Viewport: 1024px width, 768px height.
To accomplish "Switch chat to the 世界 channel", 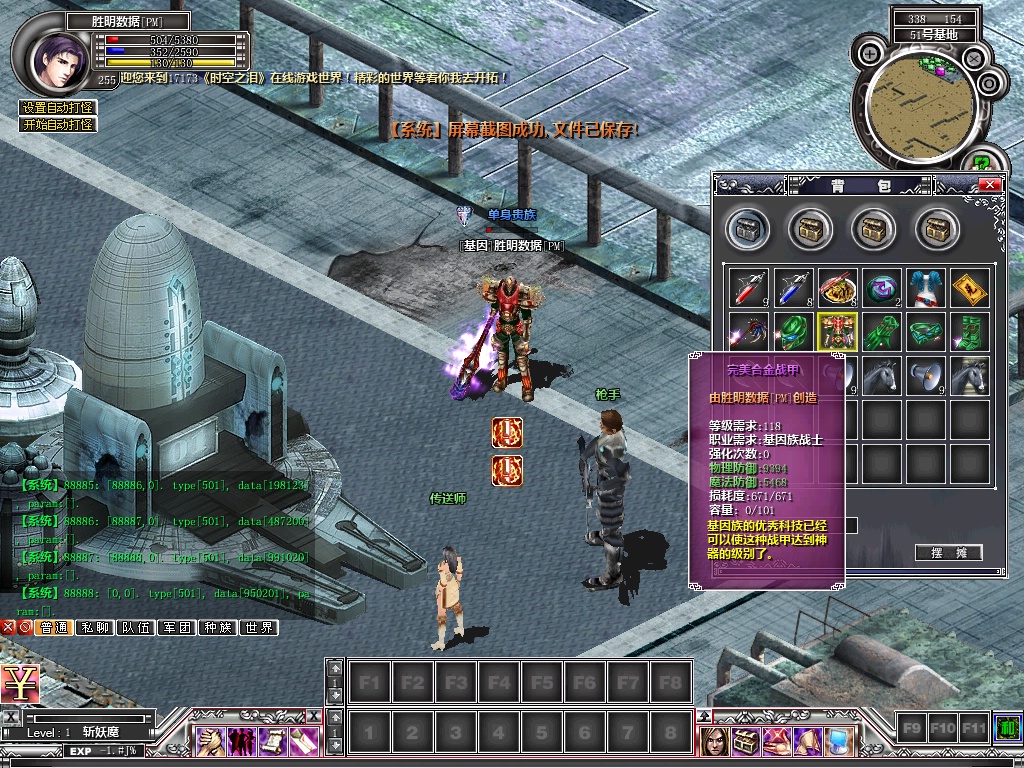I will tap(258, 628).
